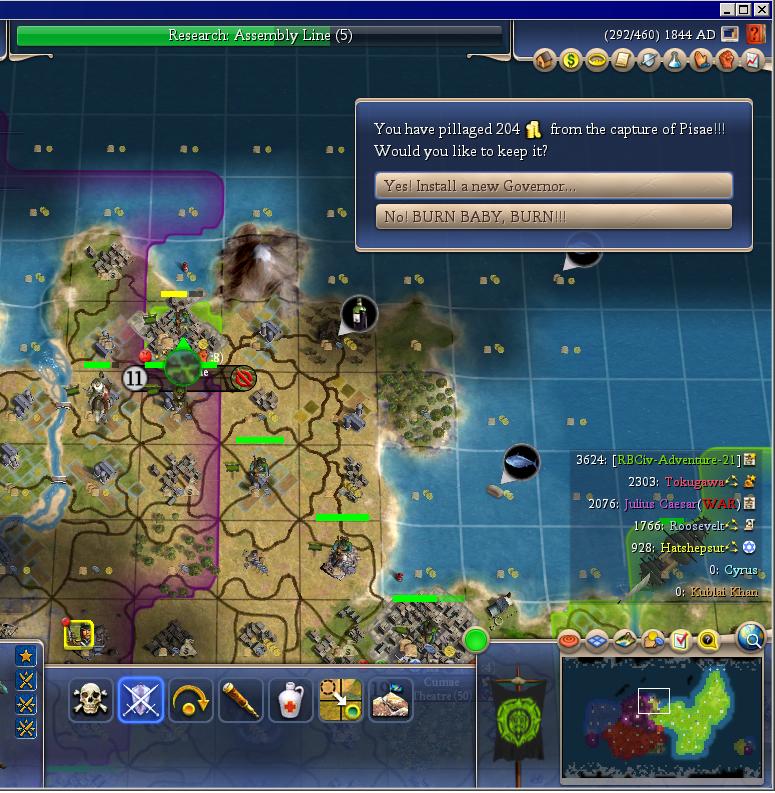Click the minimap world overview
Image resolution: width=775 pixels, height=793 pixels.
659,717
